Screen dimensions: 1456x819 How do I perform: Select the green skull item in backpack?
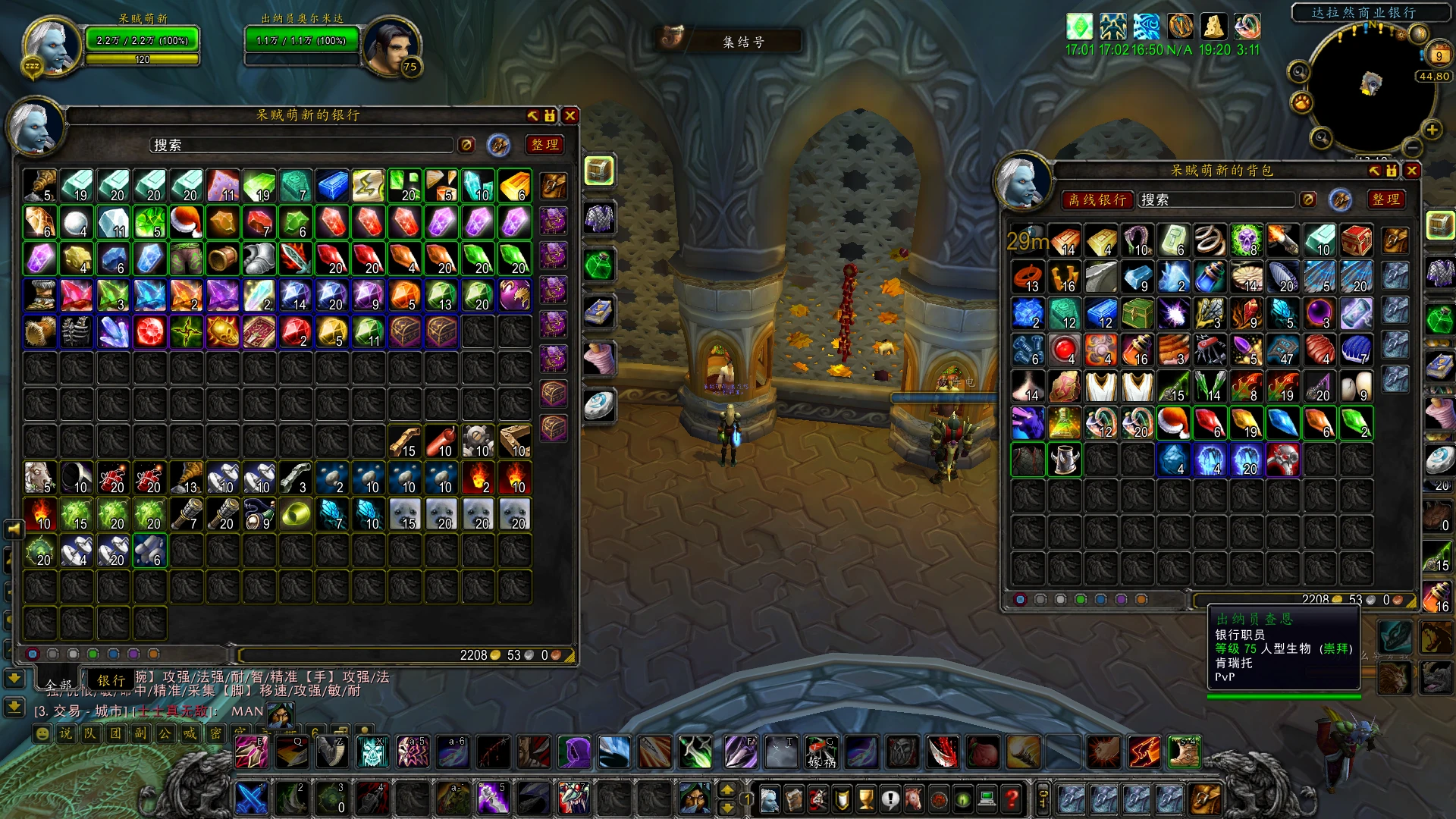(1246, 240)
